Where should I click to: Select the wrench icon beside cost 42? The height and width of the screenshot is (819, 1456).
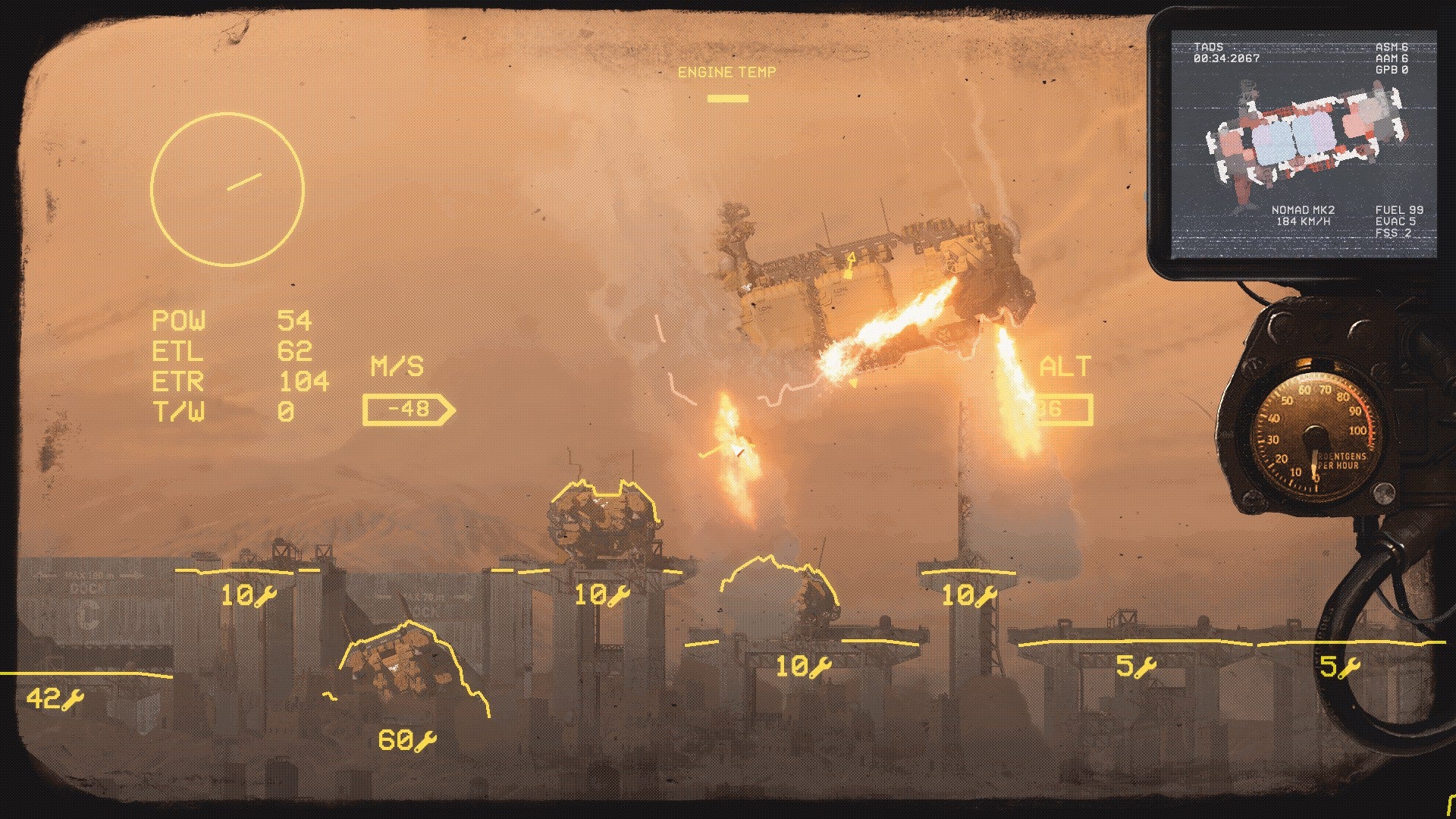click(71, 700)
